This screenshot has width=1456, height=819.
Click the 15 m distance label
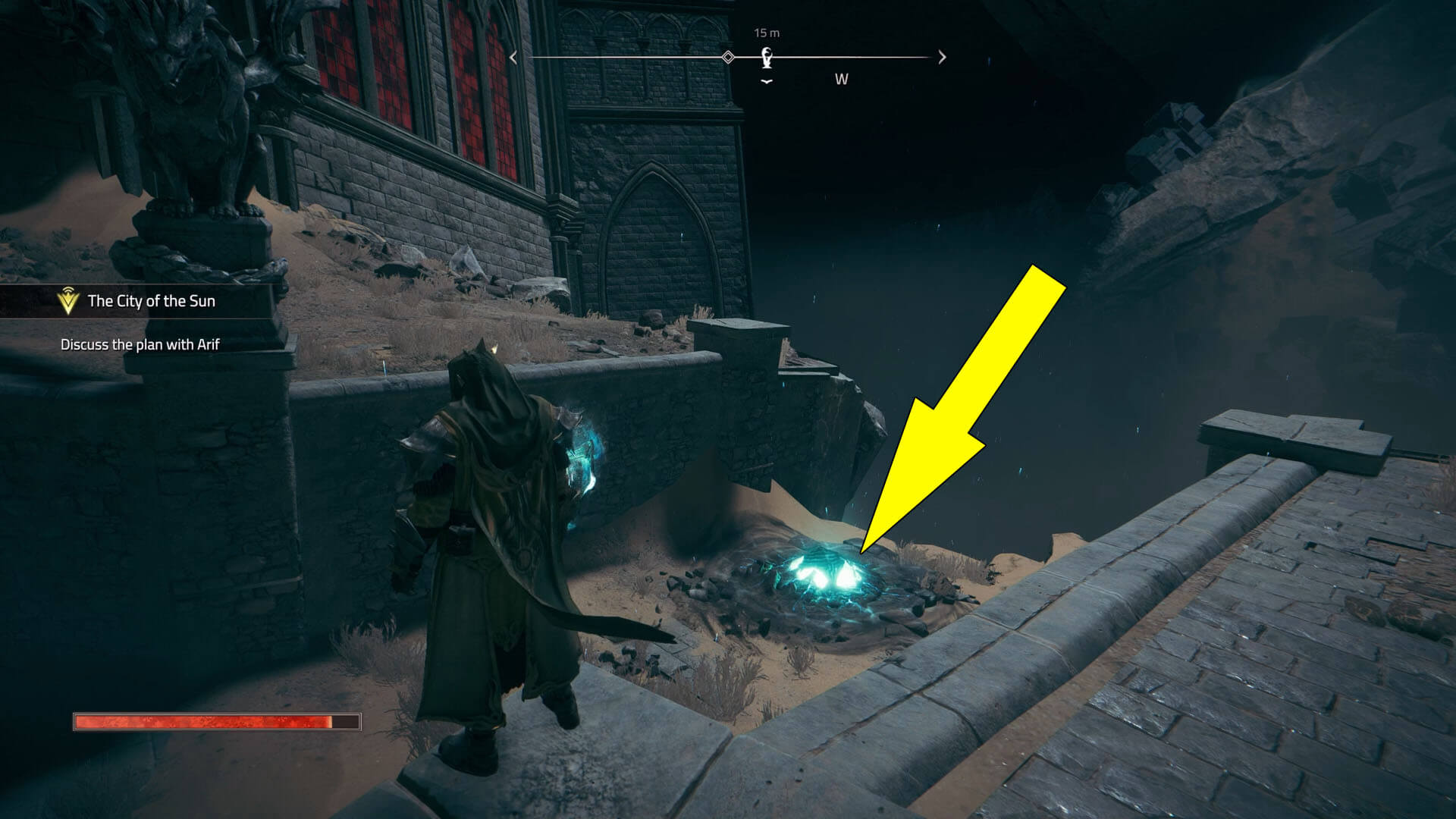765,32
